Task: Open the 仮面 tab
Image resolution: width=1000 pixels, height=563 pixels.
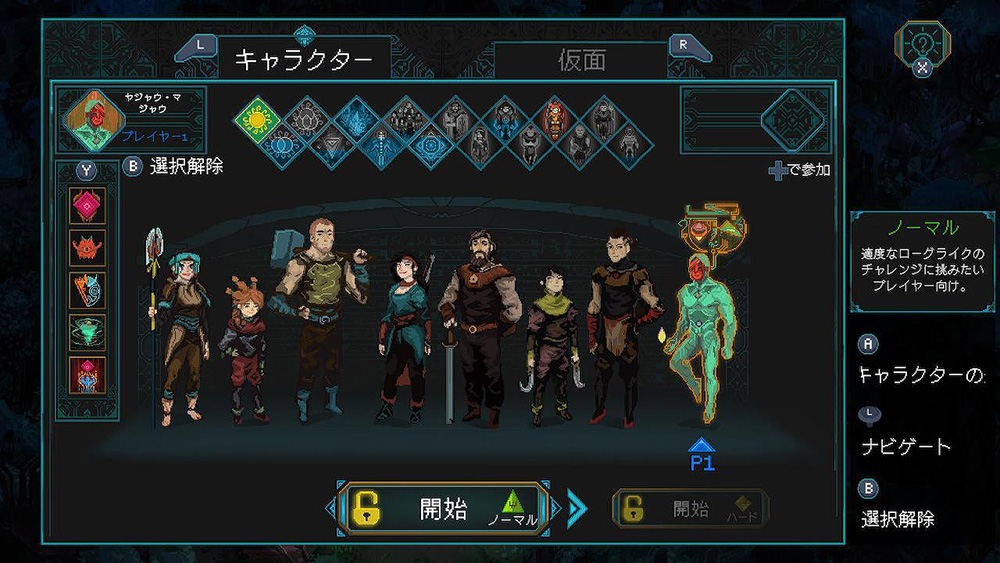Action: pyautogui.click(x=581, y=60)
